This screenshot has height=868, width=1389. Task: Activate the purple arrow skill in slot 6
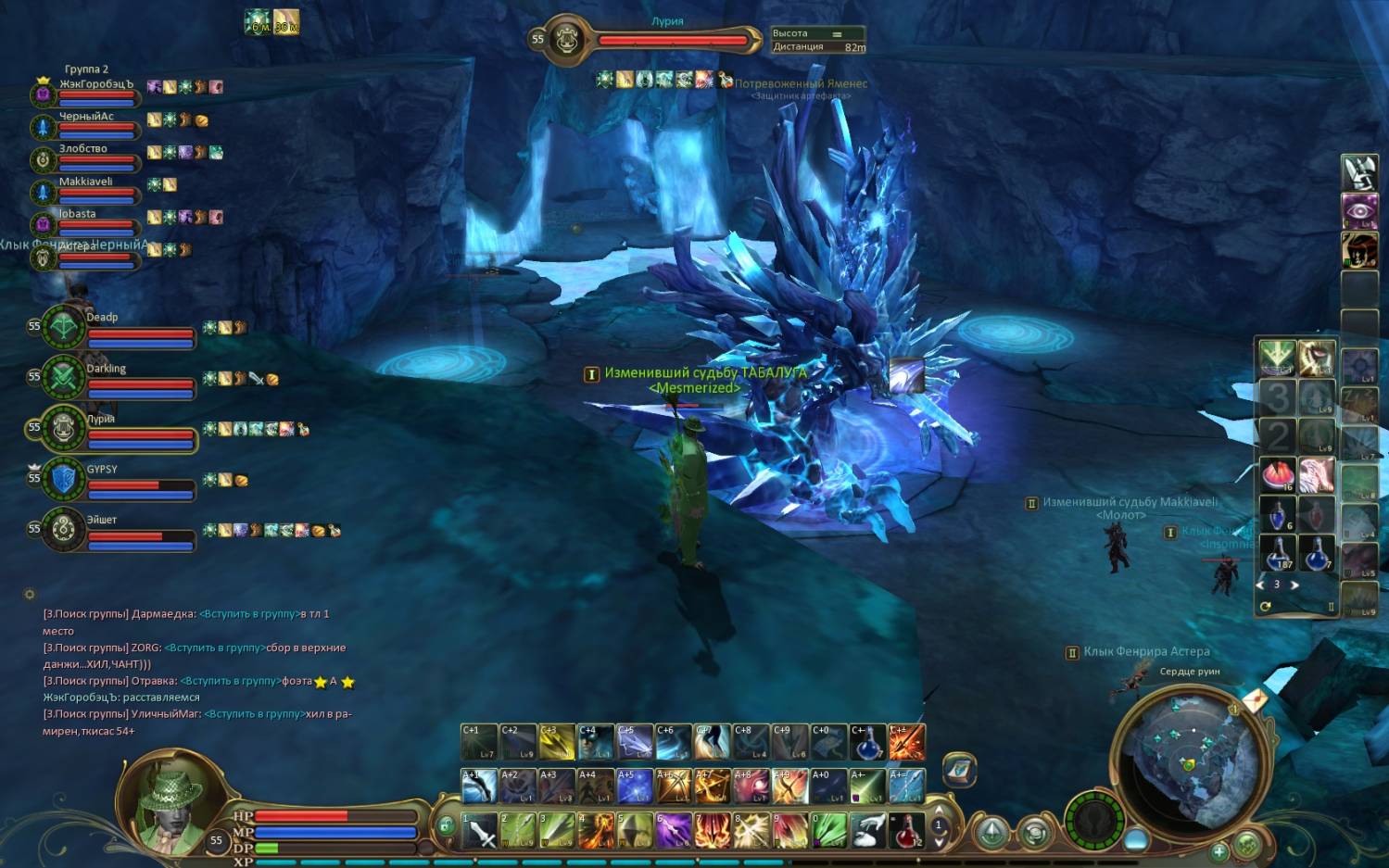click(674, 830)
